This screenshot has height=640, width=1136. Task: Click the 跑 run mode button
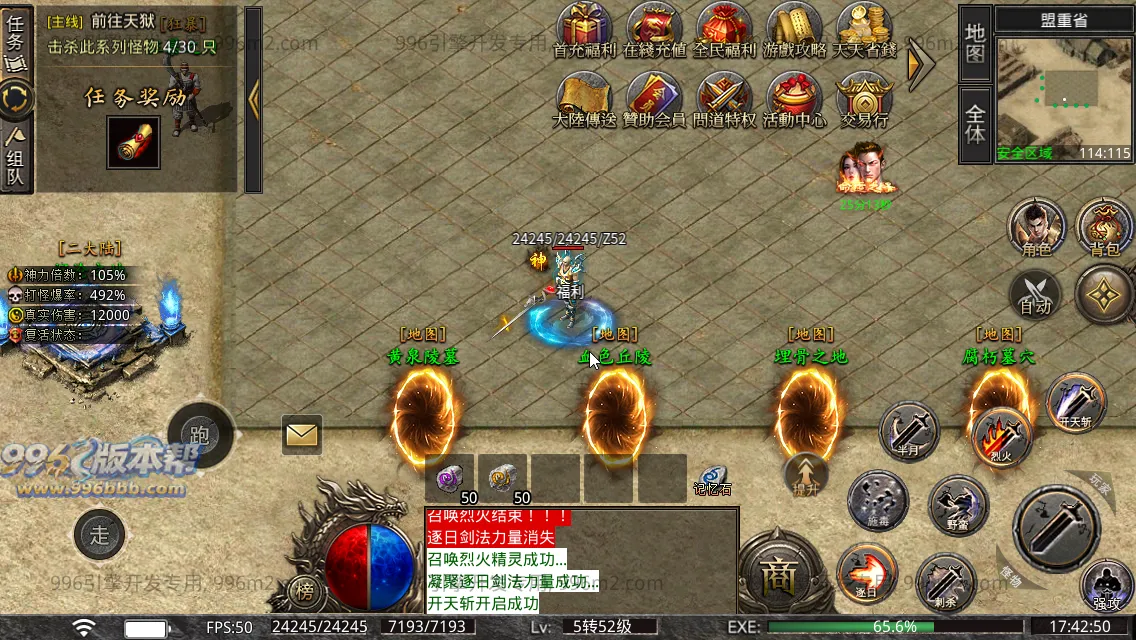(200, 434)
